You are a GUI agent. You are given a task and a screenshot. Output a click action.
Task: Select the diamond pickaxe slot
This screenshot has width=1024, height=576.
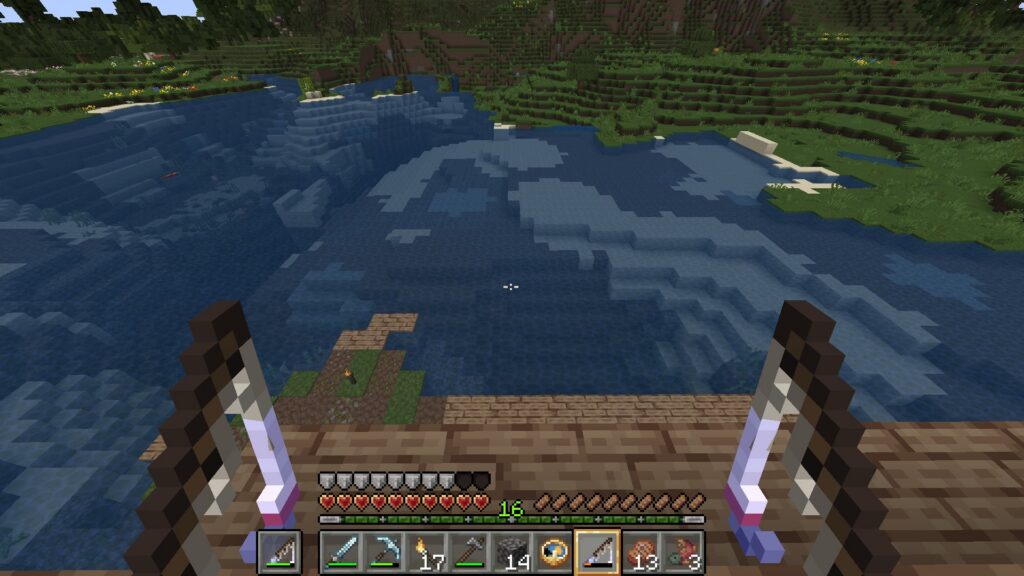pos(384,551)
